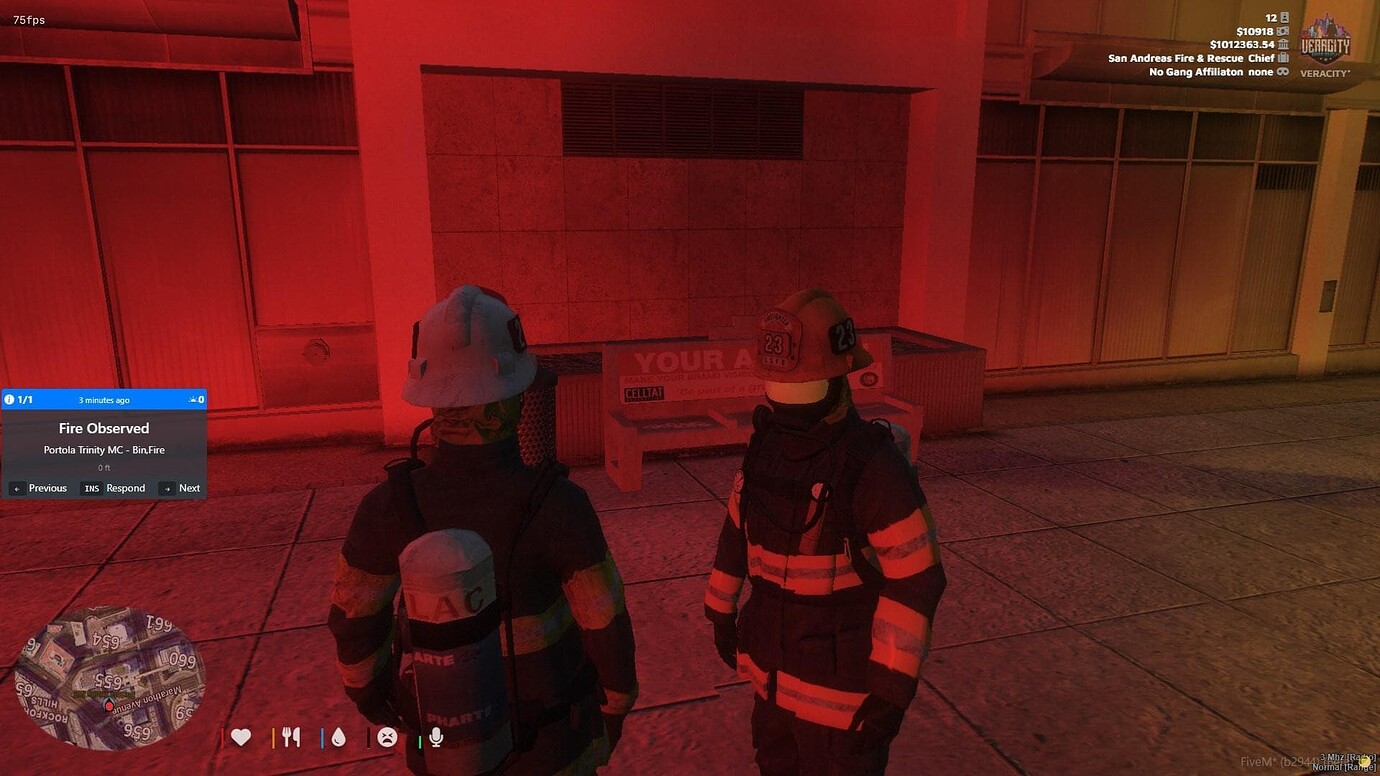Click the hunger utensils icon
The width and height of the screenshot is (1380, 776).
pyautogui.click(x=291, y=737)
